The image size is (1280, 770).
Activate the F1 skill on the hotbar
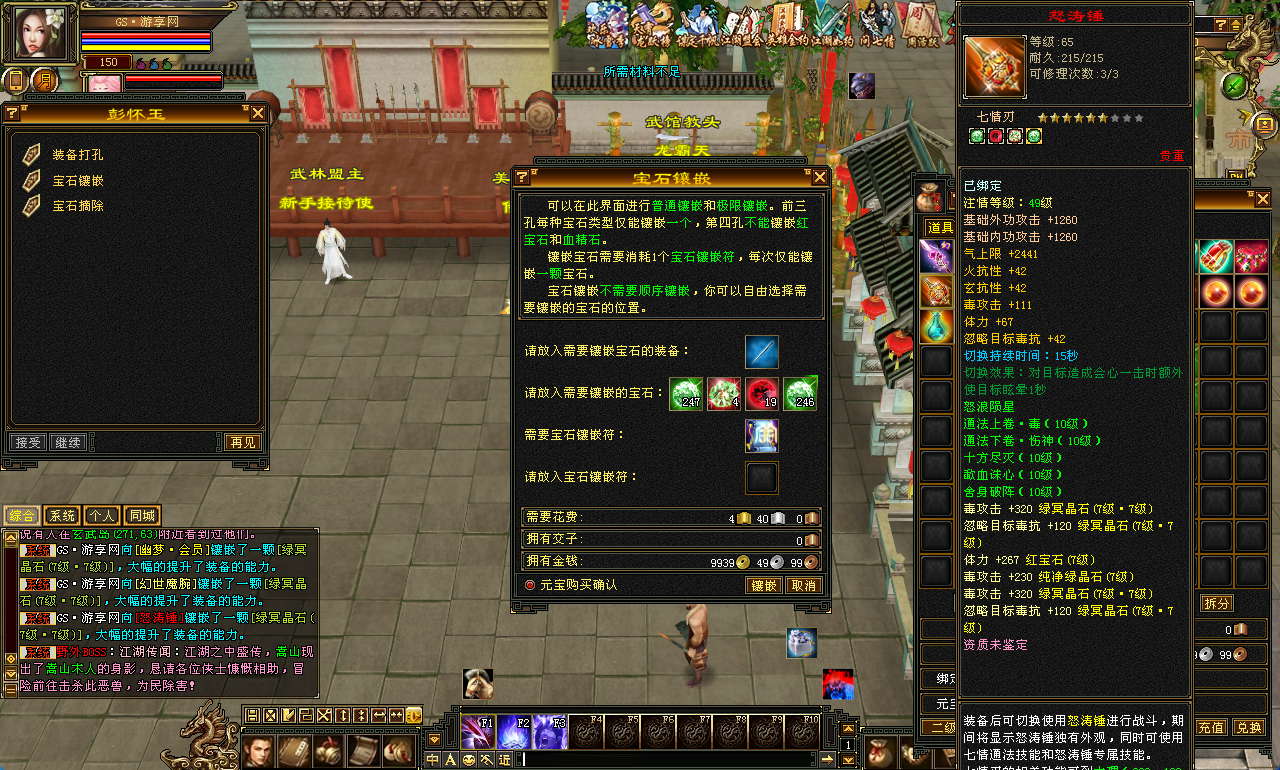pyautogui.click(x=477, y=733)
